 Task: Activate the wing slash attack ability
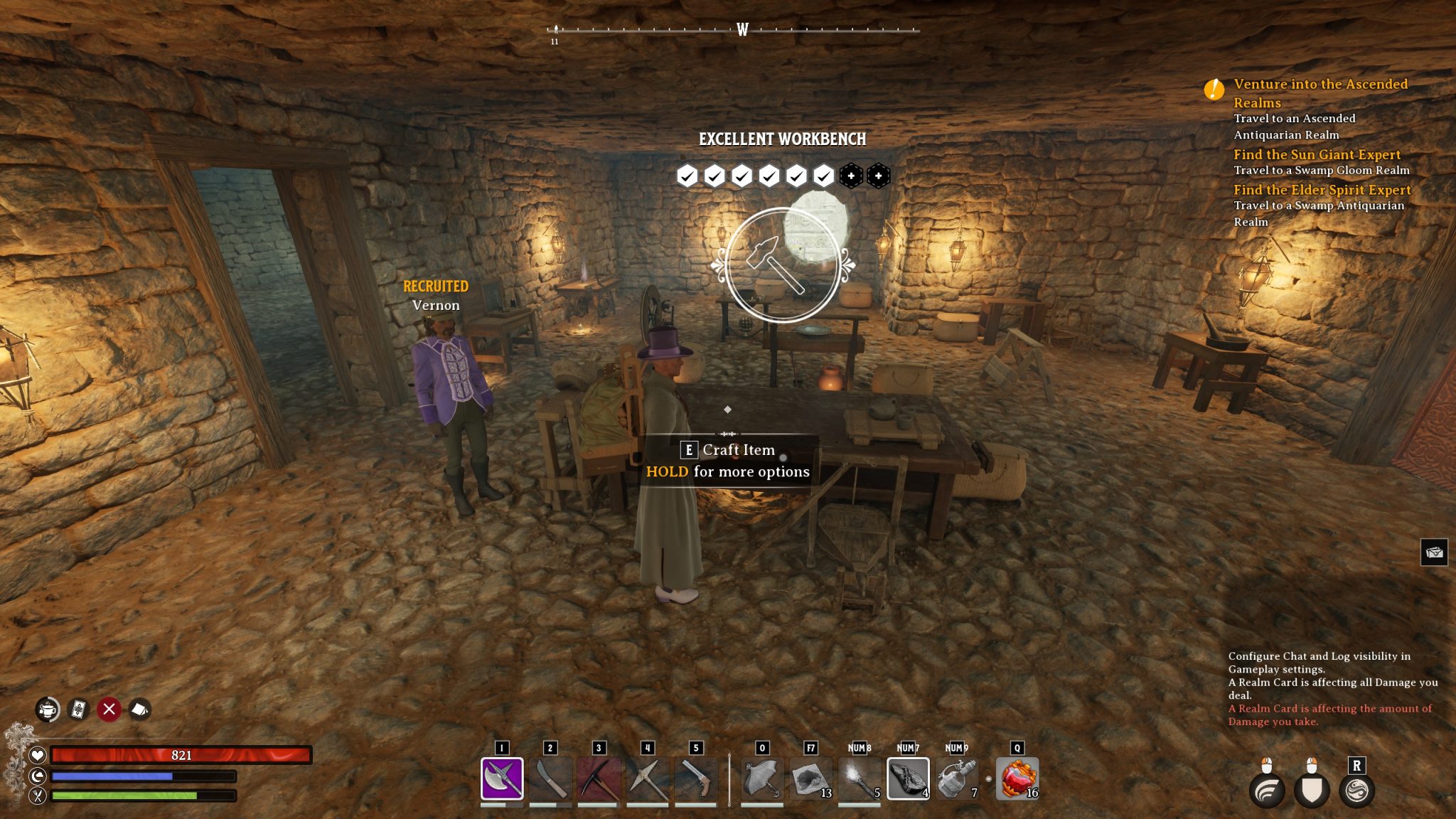click(x=1266, y=790)
